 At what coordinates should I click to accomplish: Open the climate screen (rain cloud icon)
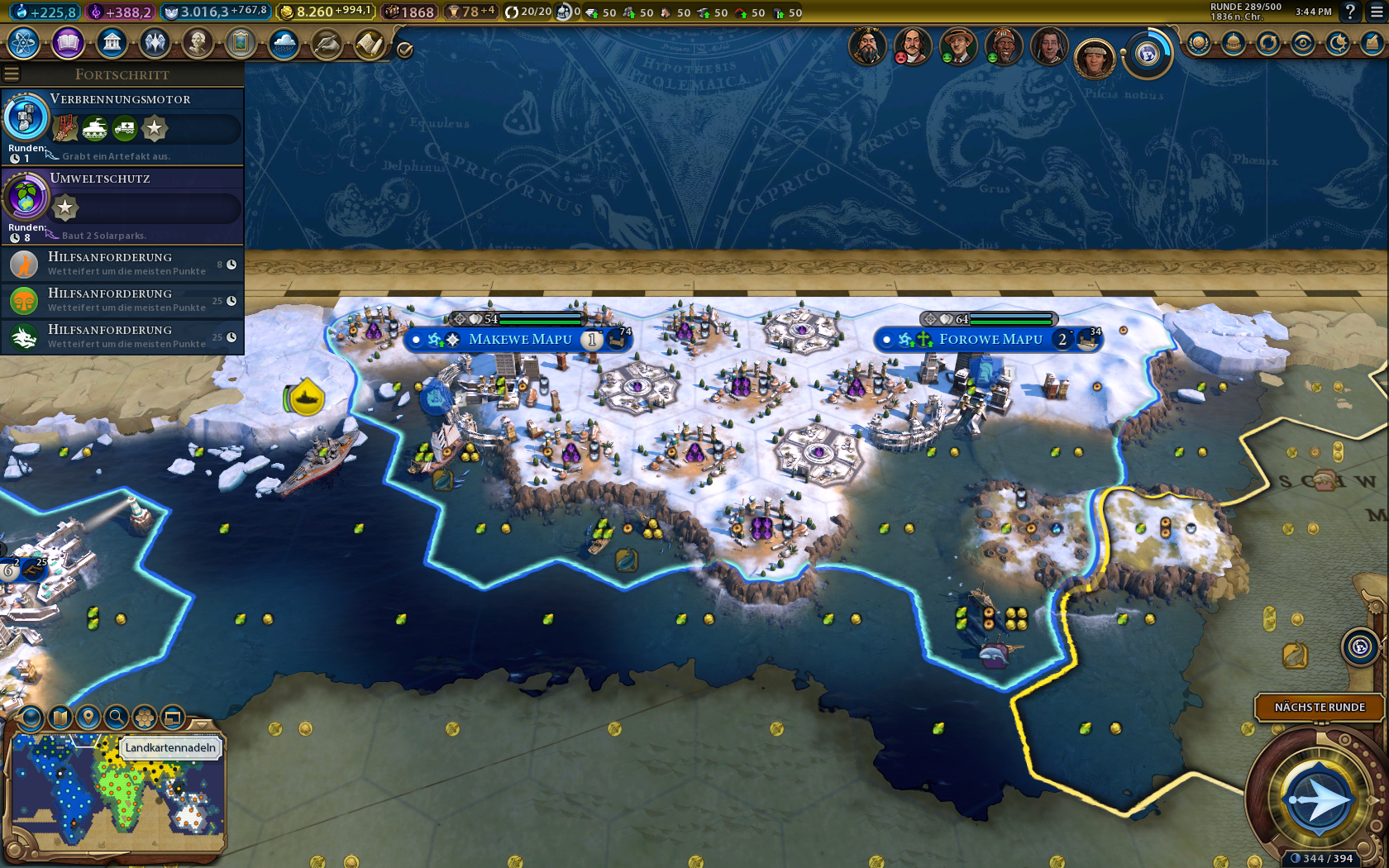284,42
